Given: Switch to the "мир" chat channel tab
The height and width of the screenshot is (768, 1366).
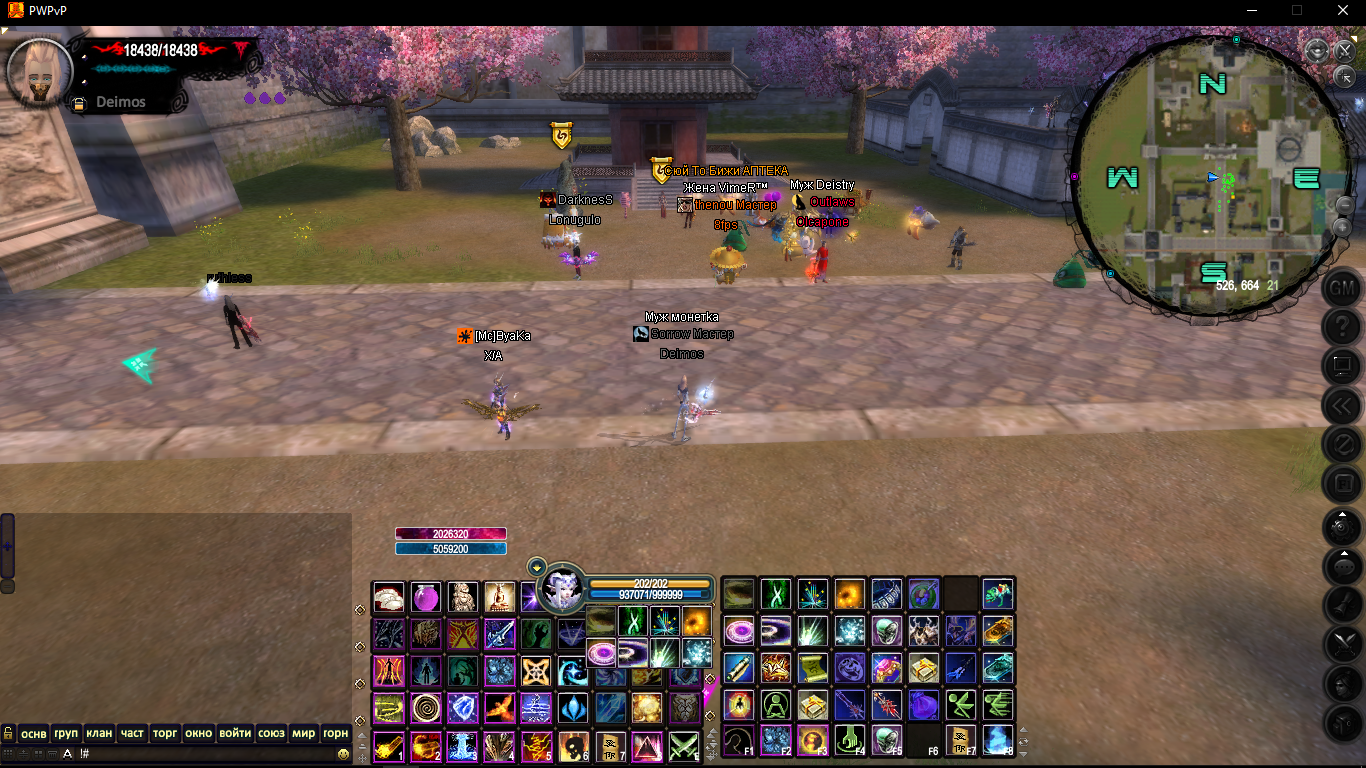Looking at the screenshot, I should (x=303, y=733).
